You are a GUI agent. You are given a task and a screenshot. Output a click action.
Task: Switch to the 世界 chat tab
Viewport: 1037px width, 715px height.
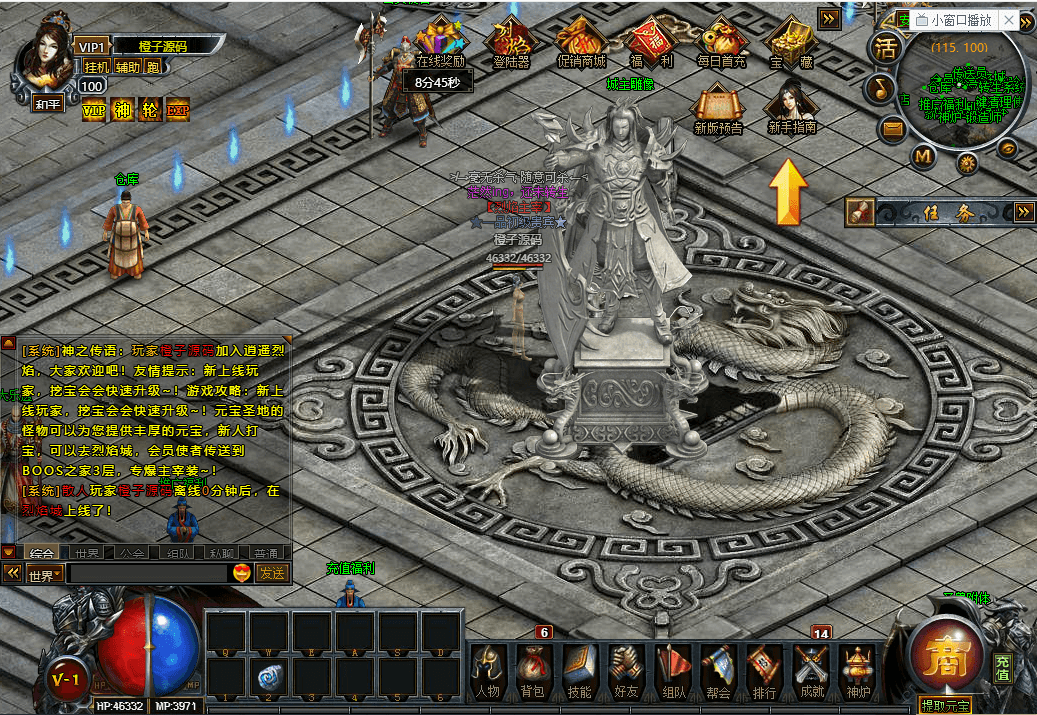87,552
